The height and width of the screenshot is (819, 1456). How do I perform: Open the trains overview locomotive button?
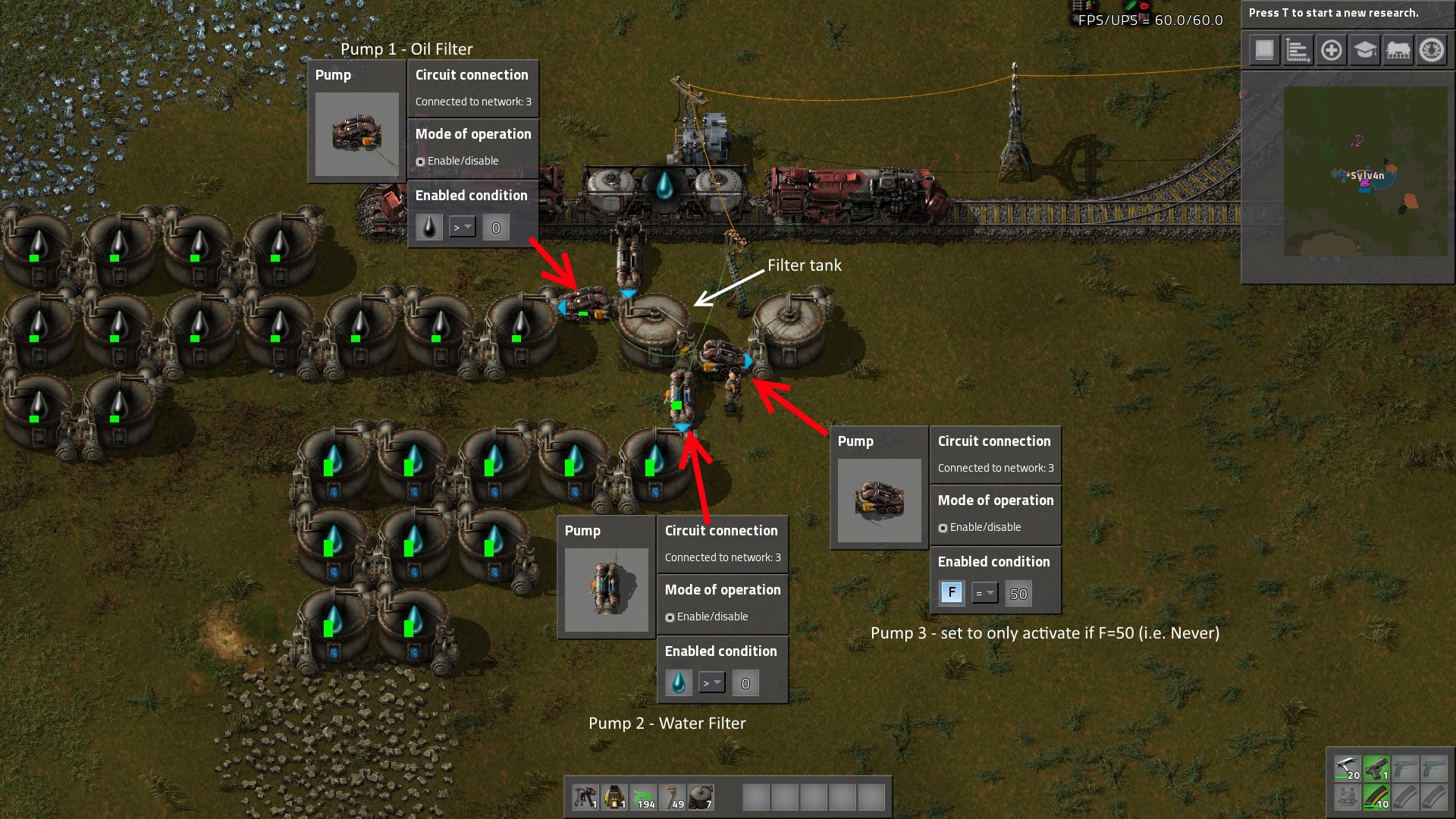(x=1398, y=51)
